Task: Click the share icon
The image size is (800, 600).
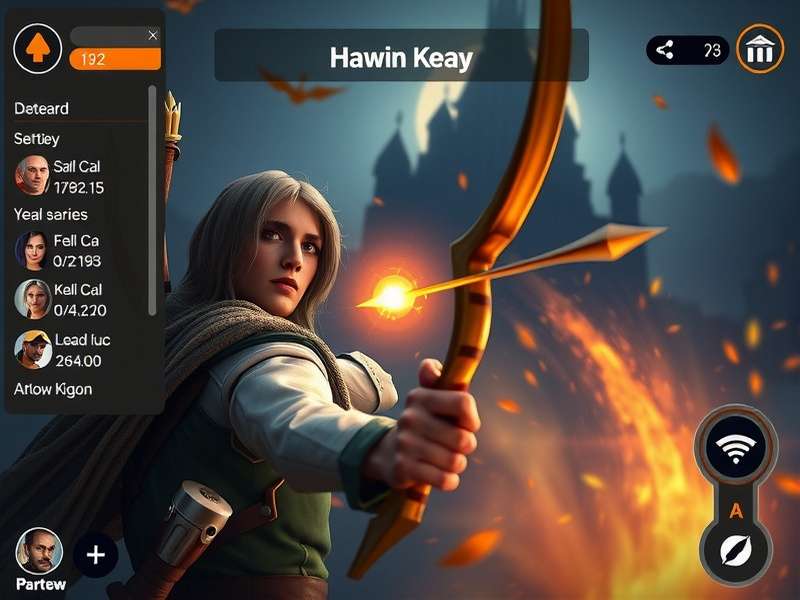Action: [x=665, y=50]
